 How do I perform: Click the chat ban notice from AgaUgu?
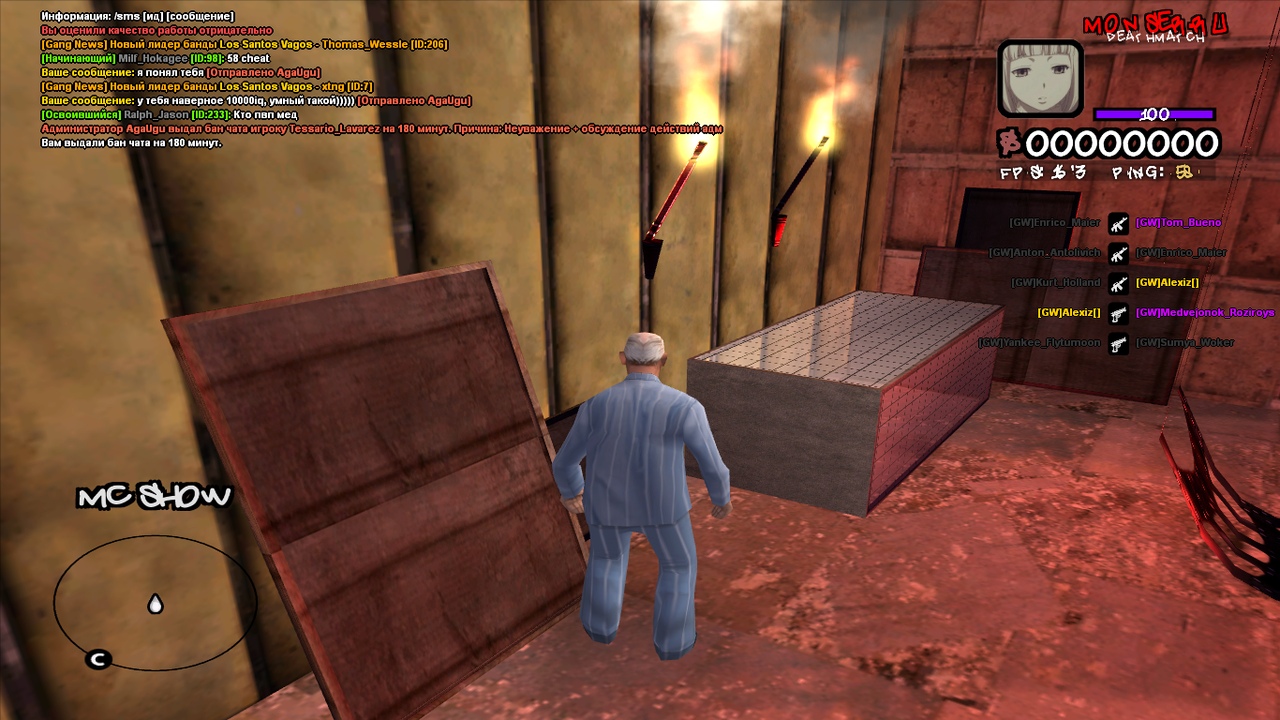(x=381, y=129)
